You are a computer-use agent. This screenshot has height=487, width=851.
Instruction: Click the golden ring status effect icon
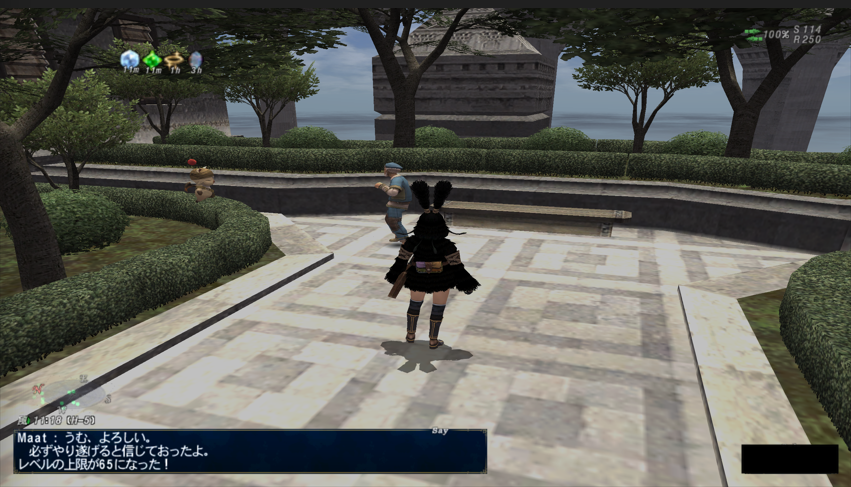point(174,60)
